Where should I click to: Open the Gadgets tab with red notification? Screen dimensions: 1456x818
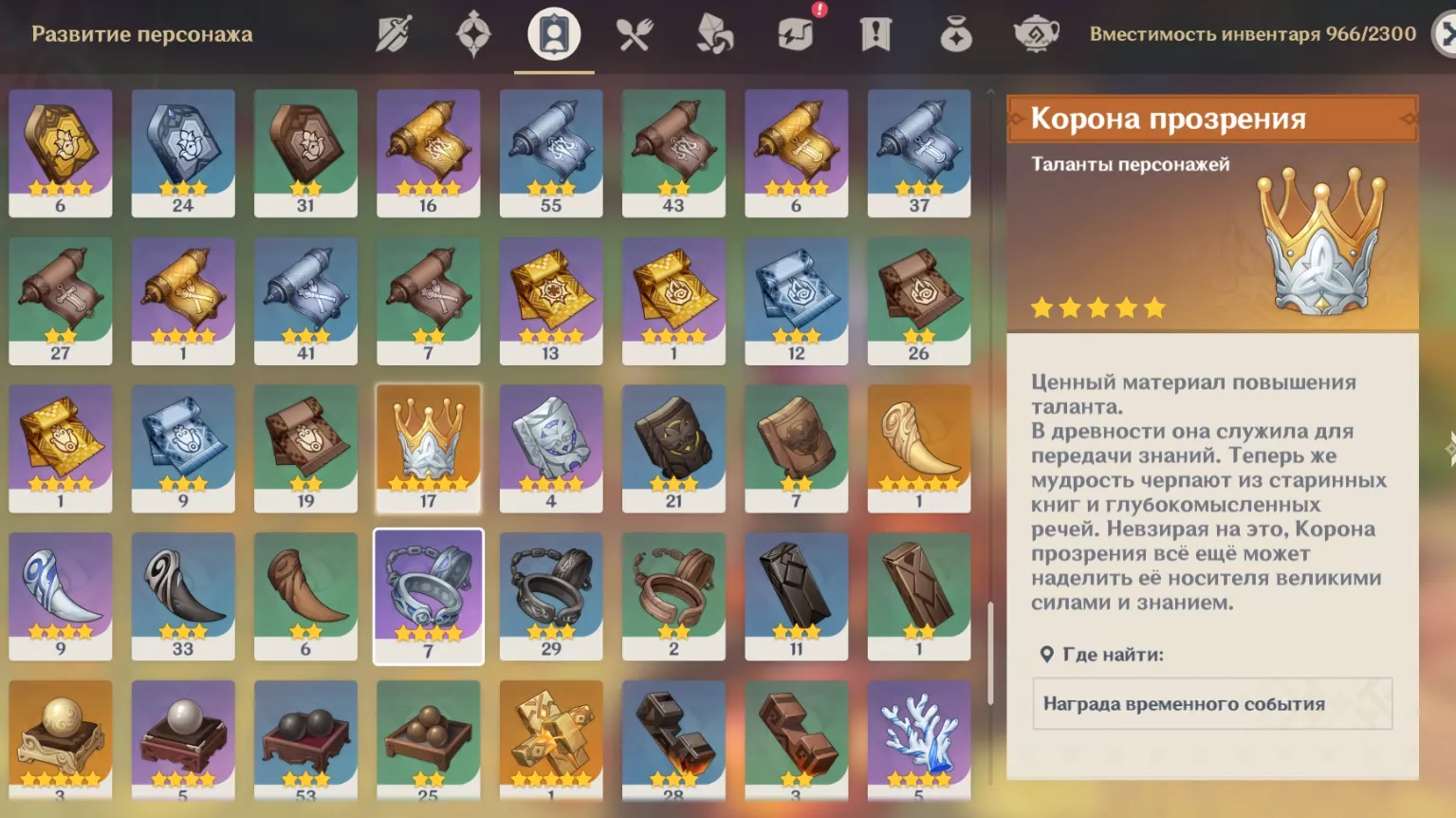point(795,35)
